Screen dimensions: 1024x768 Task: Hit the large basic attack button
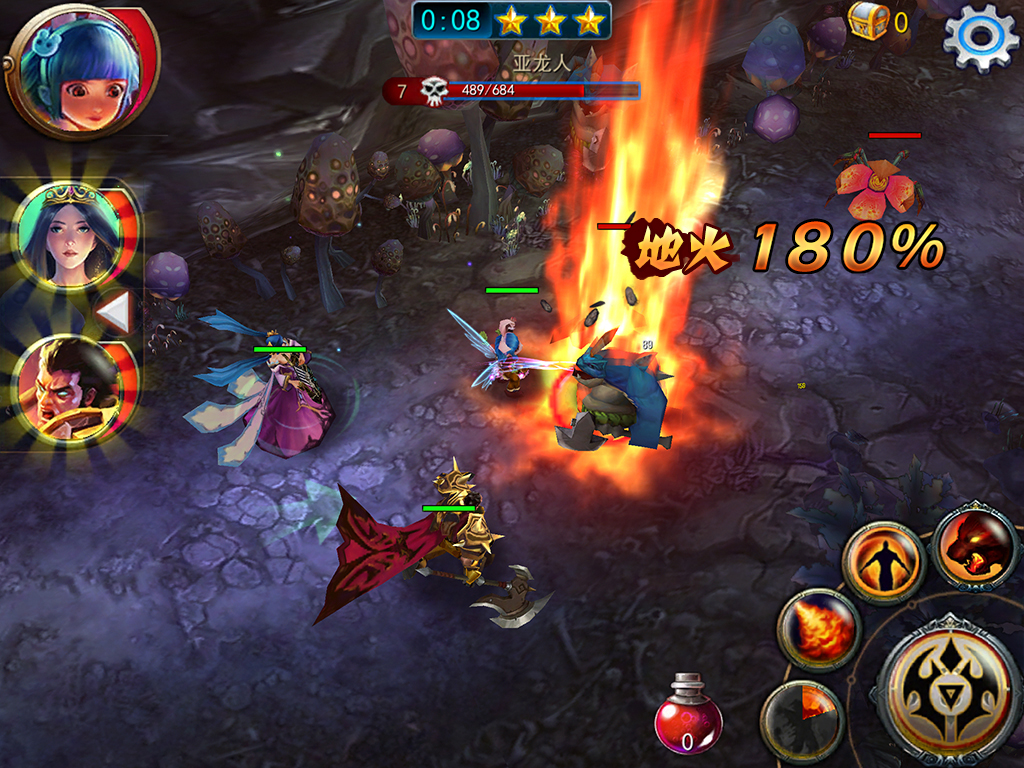pyautogui.click(x=946, y=688)
